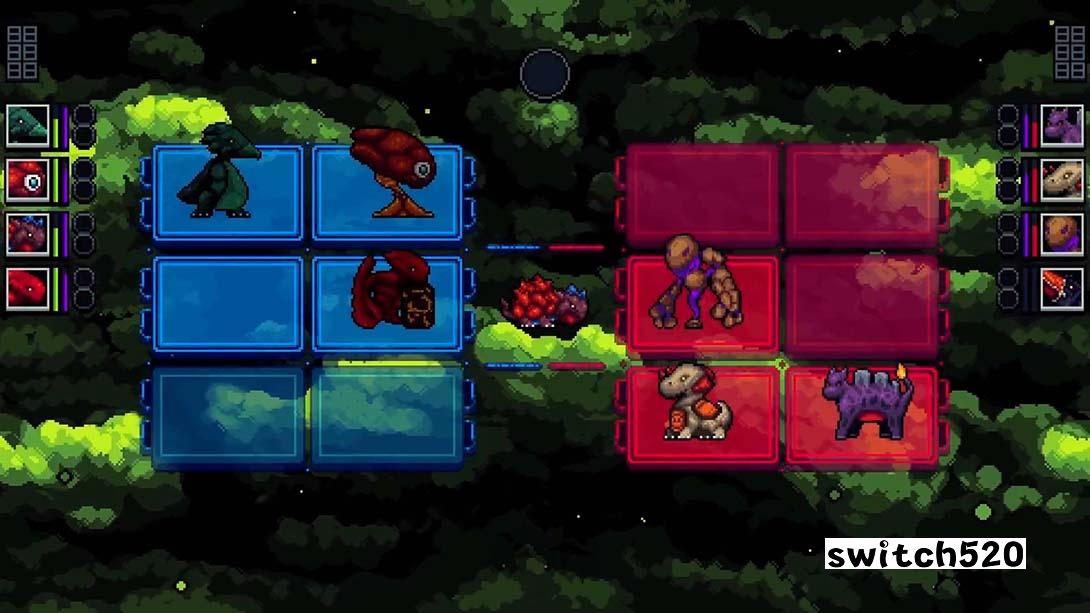This screenshot has height=613, width=1090.
Task: Target the red tile with the brown golem
Action: tap(702, 304)
